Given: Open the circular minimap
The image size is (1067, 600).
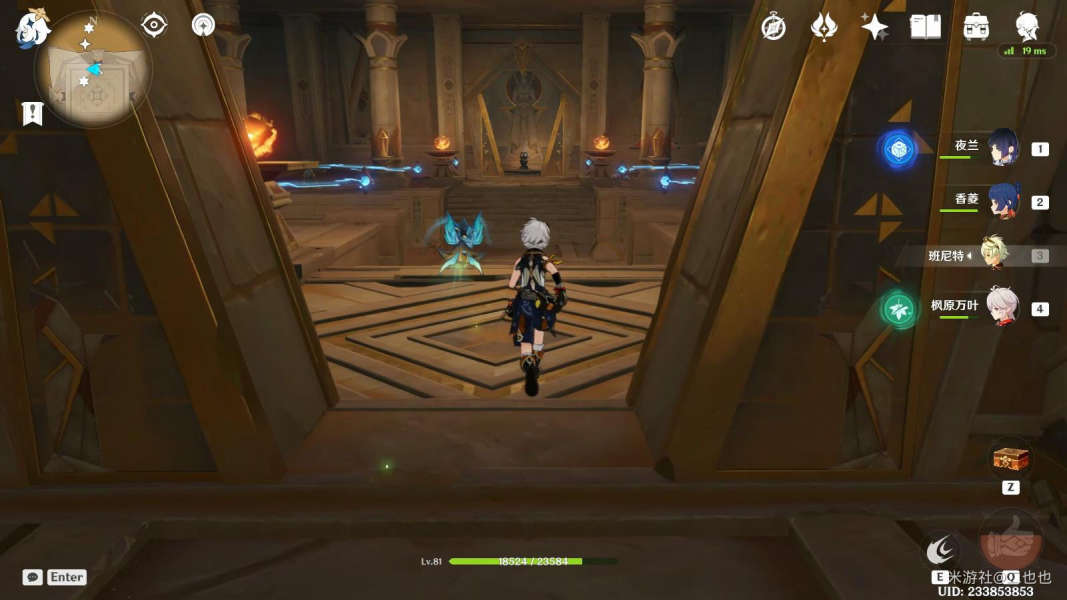Looking at the screenshot, I should 93,68.
